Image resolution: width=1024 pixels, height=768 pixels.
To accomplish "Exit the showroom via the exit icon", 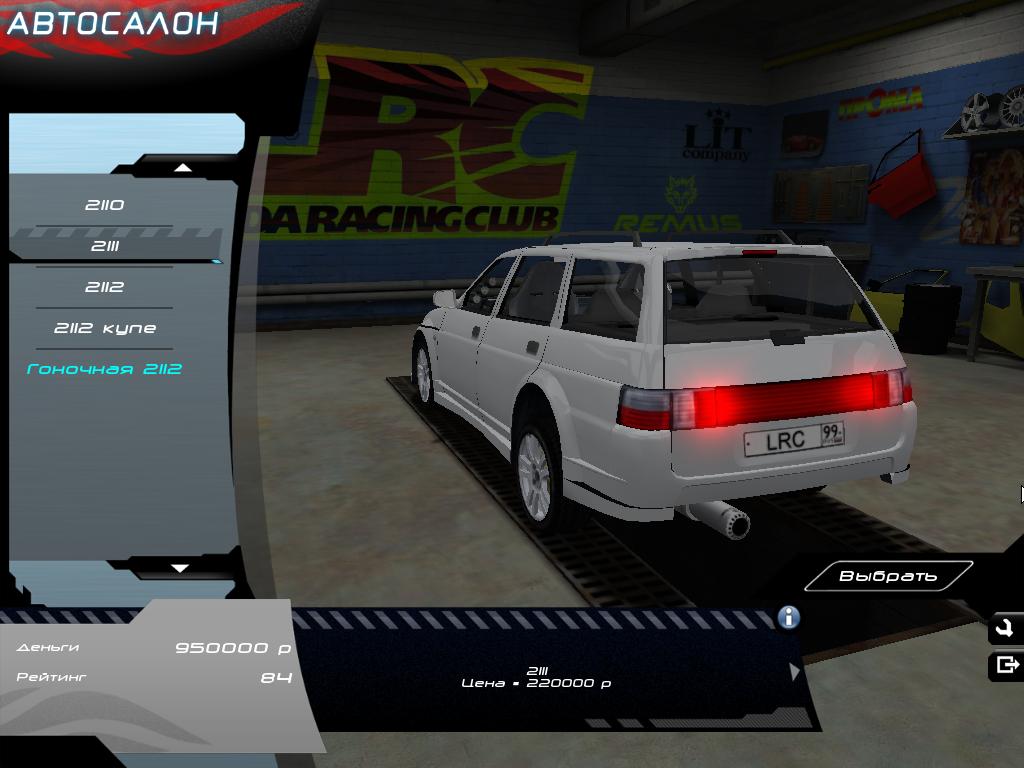I will 1006,664.
